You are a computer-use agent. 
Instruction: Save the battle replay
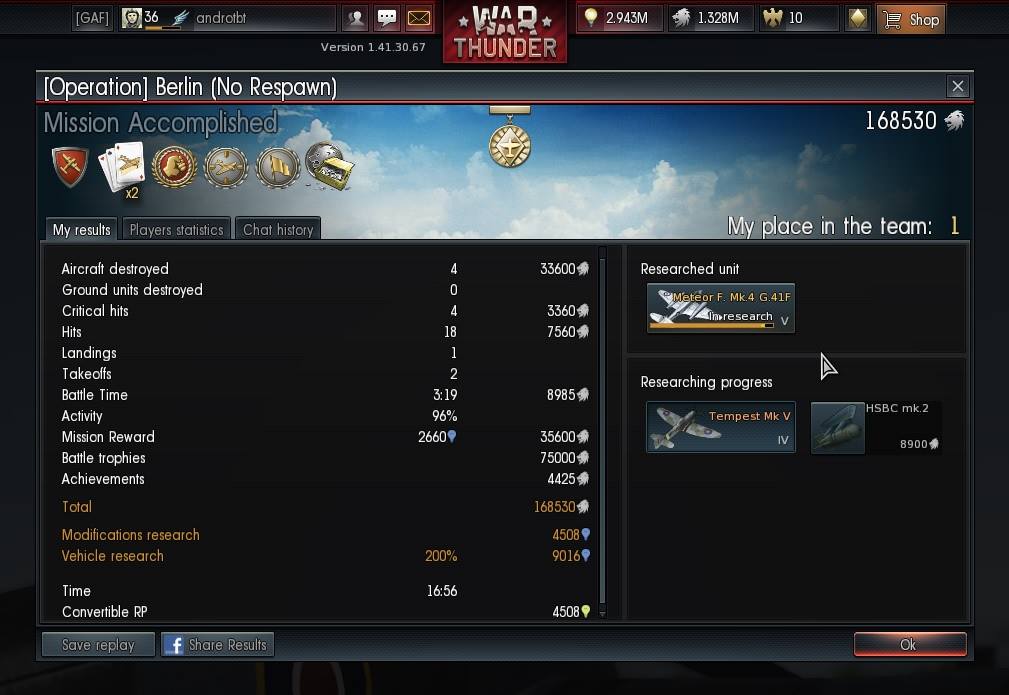click(x=98, y=645)
